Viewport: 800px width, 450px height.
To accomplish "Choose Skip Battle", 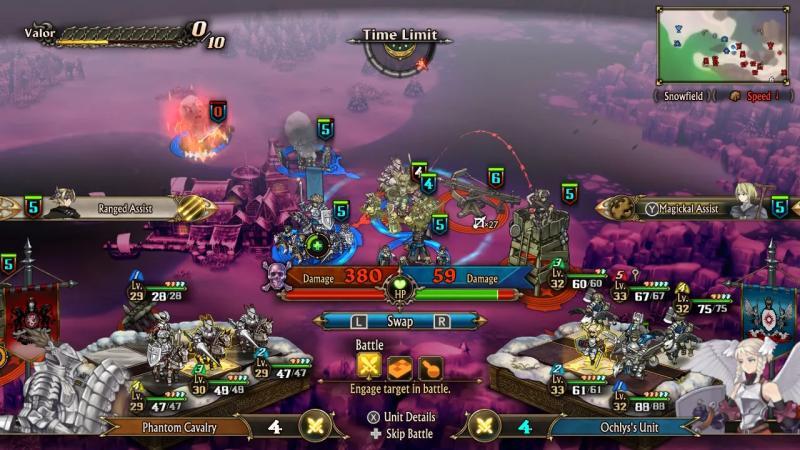I will (x=400, y=434).
